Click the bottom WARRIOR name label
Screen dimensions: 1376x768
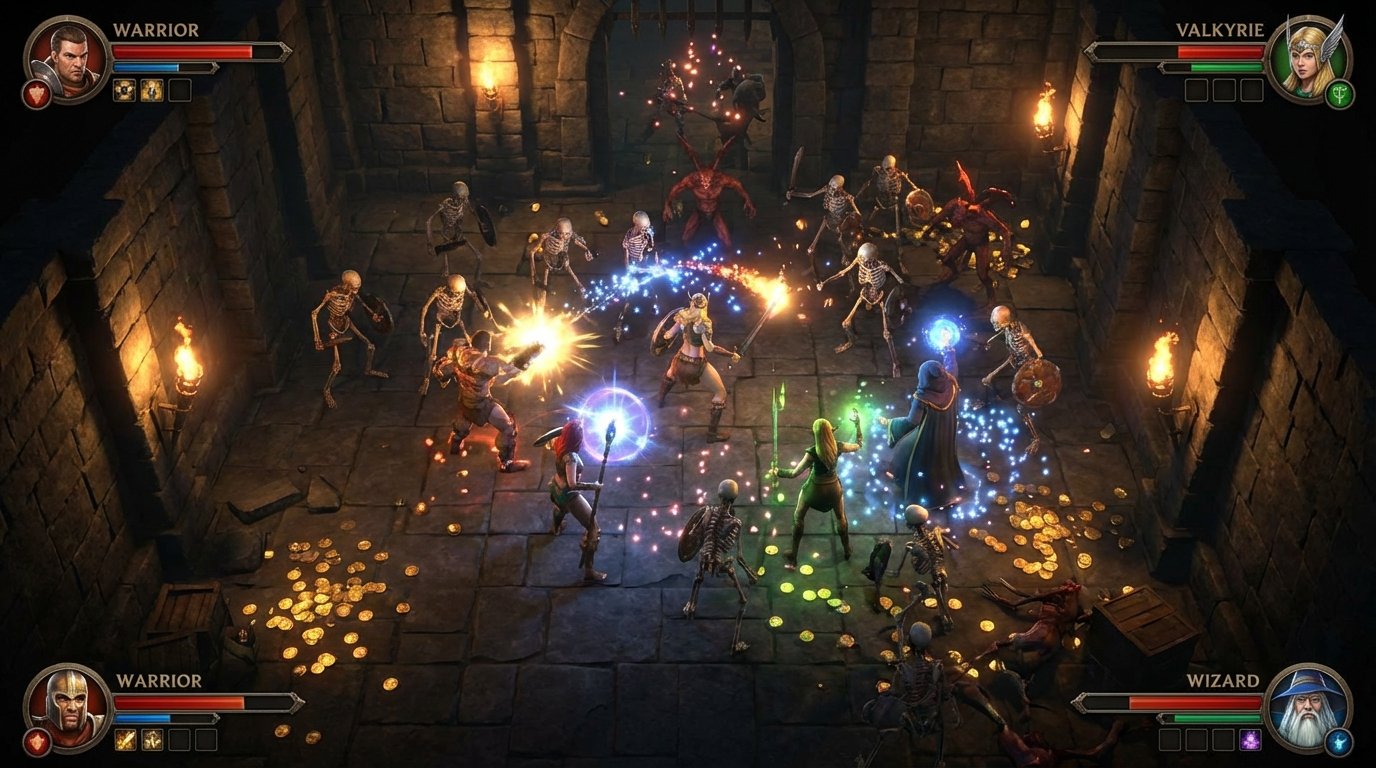tap(160, 680)
